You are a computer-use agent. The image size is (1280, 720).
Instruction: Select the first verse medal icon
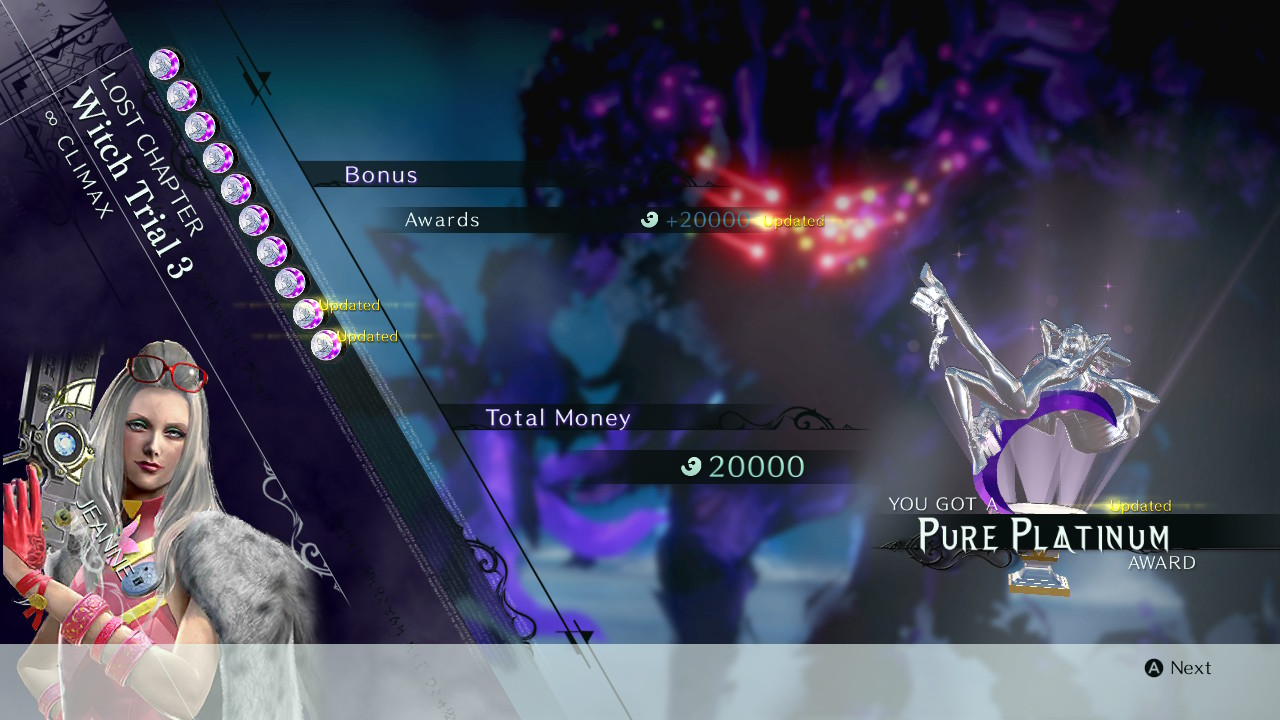[165, 65]
